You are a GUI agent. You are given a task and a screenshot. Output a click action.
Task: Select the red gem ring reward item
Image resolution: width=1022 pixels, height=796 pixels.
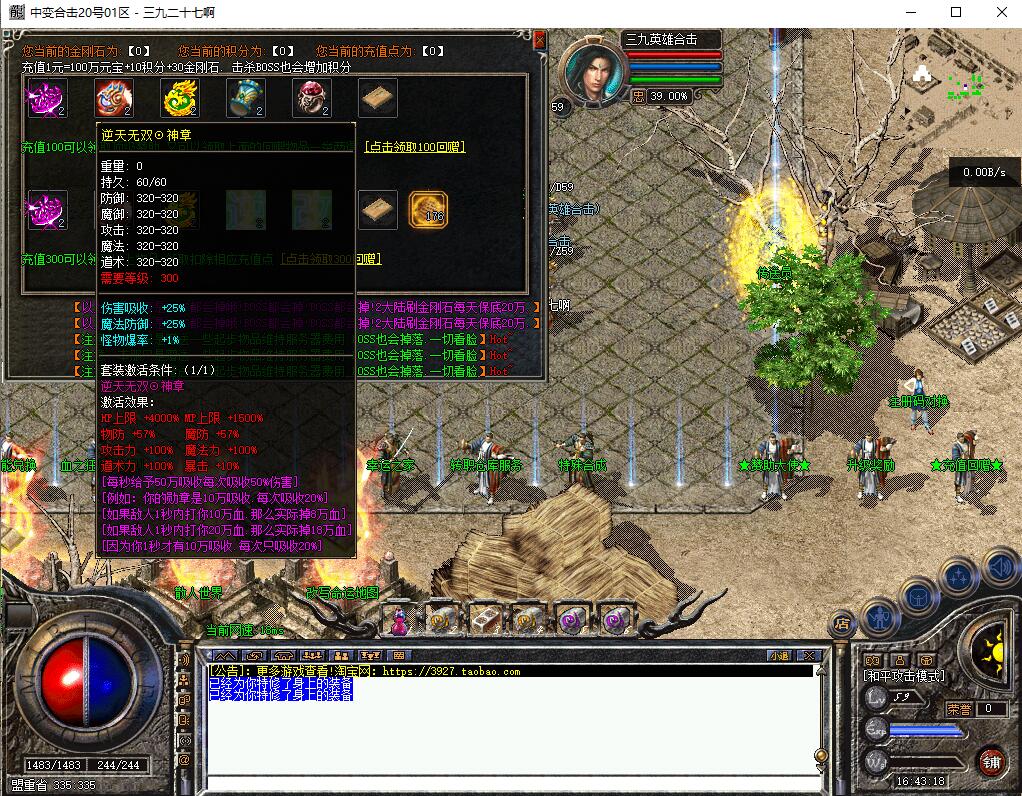(311, 98)
